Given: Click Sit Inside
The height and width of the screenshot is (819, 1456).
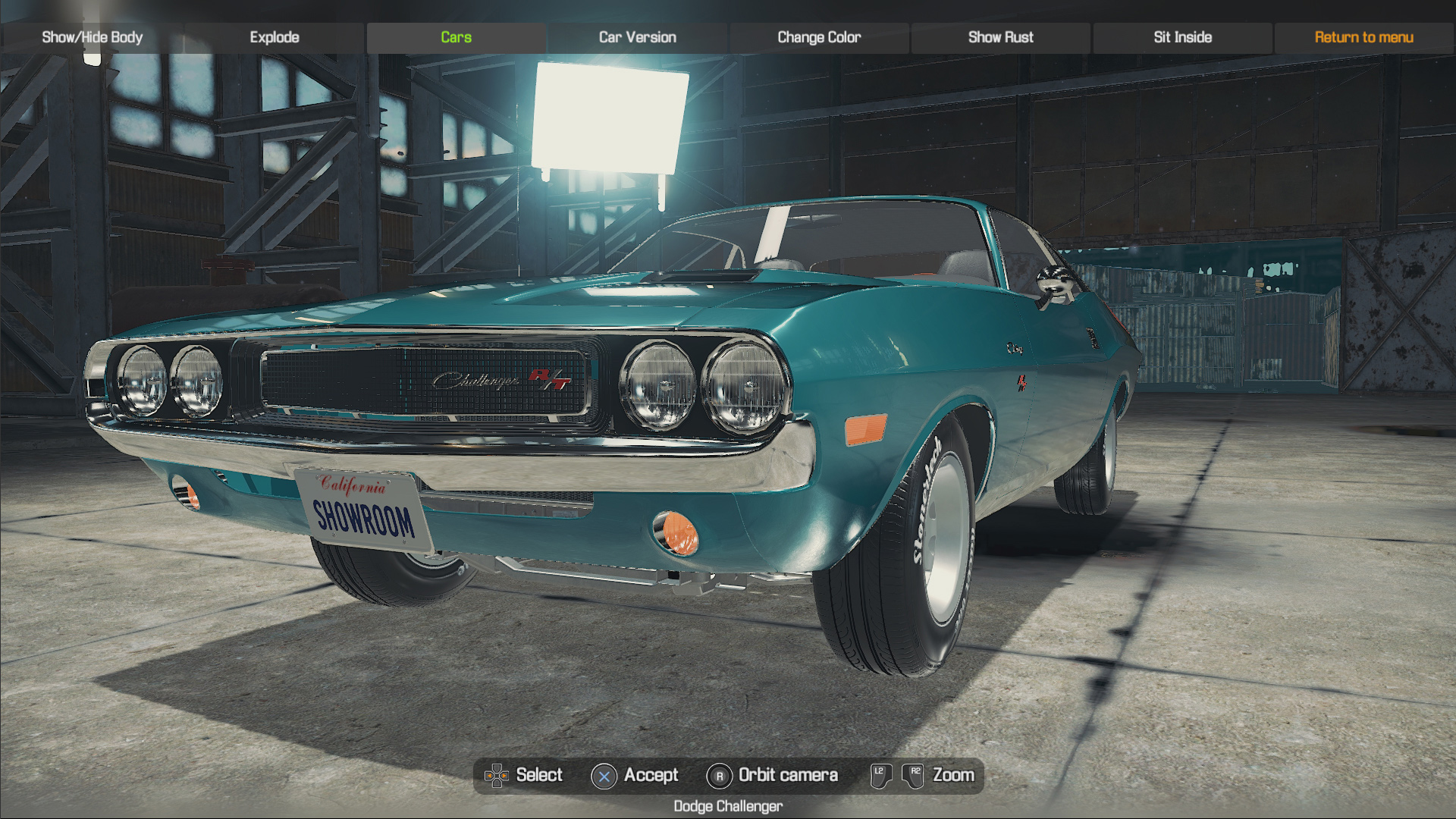Looking at the screenshot, I should click(1181, 37).
